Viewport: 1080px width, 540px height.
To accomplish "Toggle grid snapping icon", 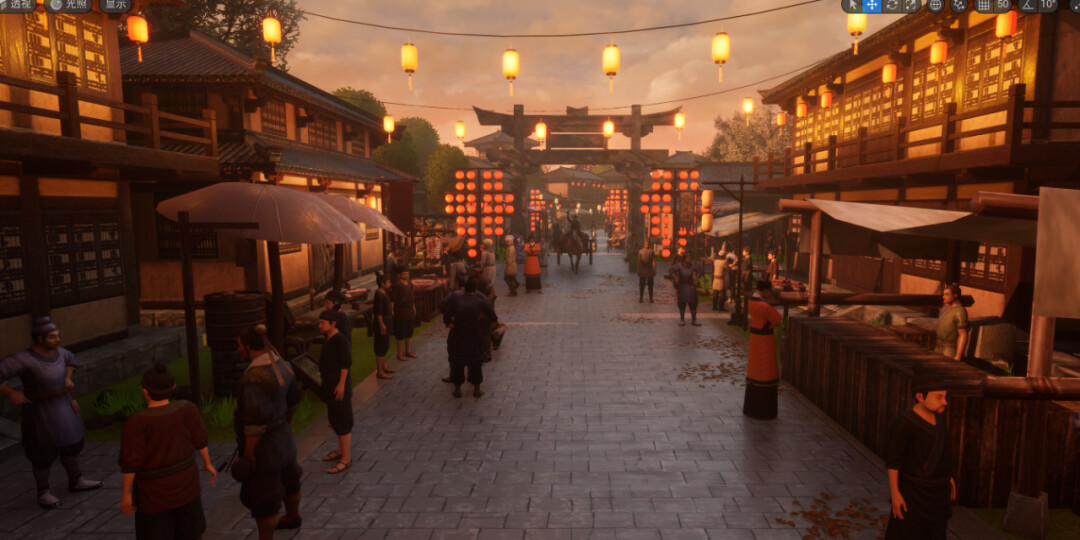I will pyautogui.click(x=983, y=5).
